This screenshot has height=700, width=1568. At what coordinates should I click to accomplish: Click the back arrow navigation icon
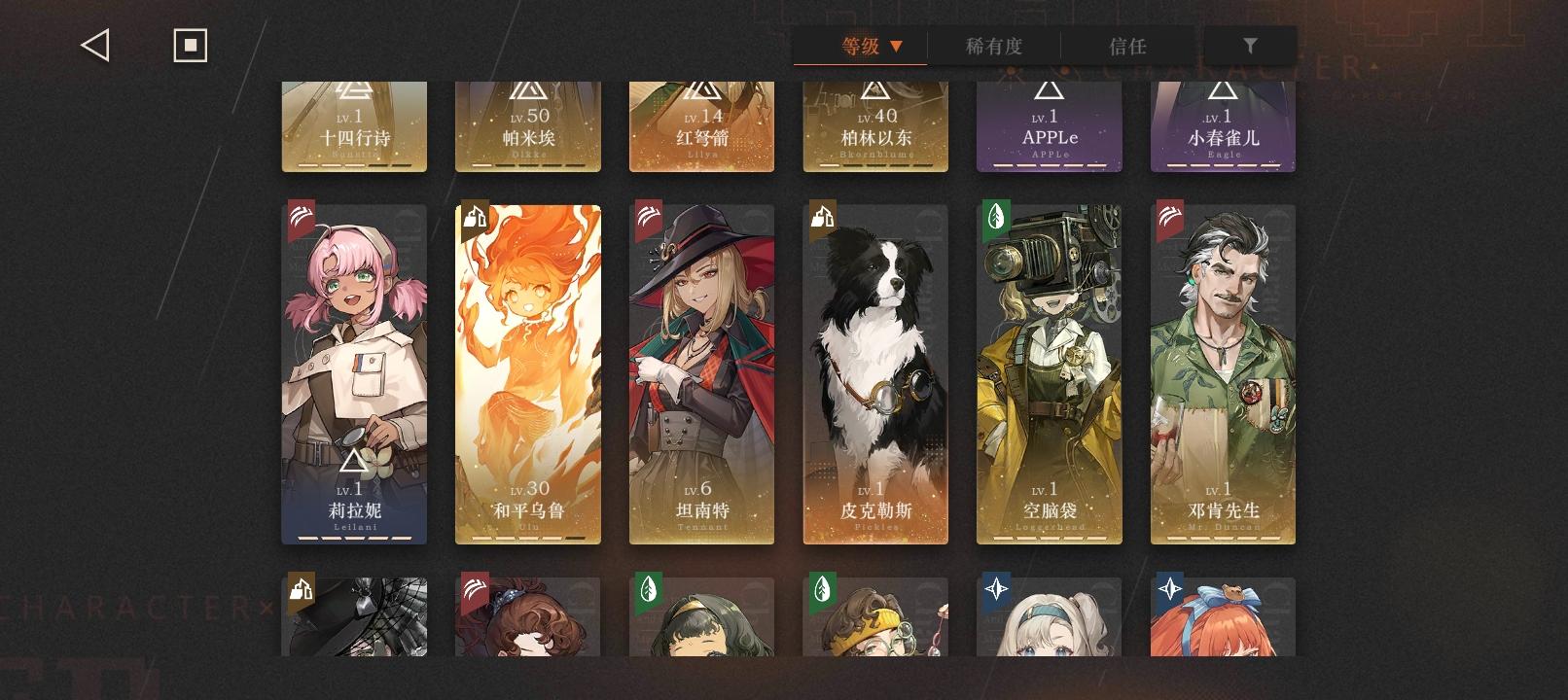click(x=94, y=44)
